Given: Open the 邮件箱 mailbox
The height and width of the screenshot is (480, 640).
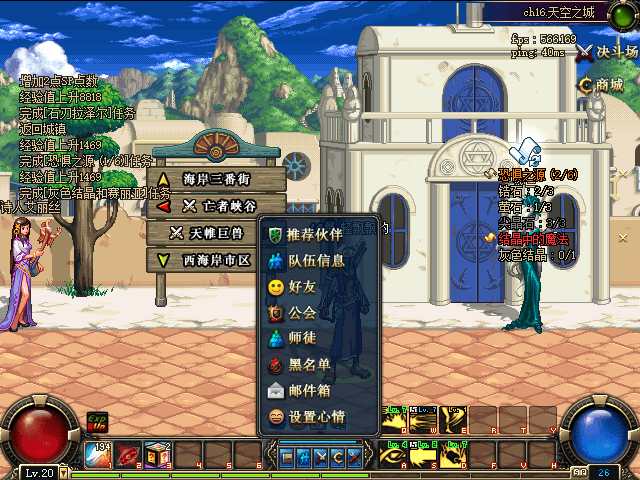Looking at the screenshot, I should click(x=308, y=390).
